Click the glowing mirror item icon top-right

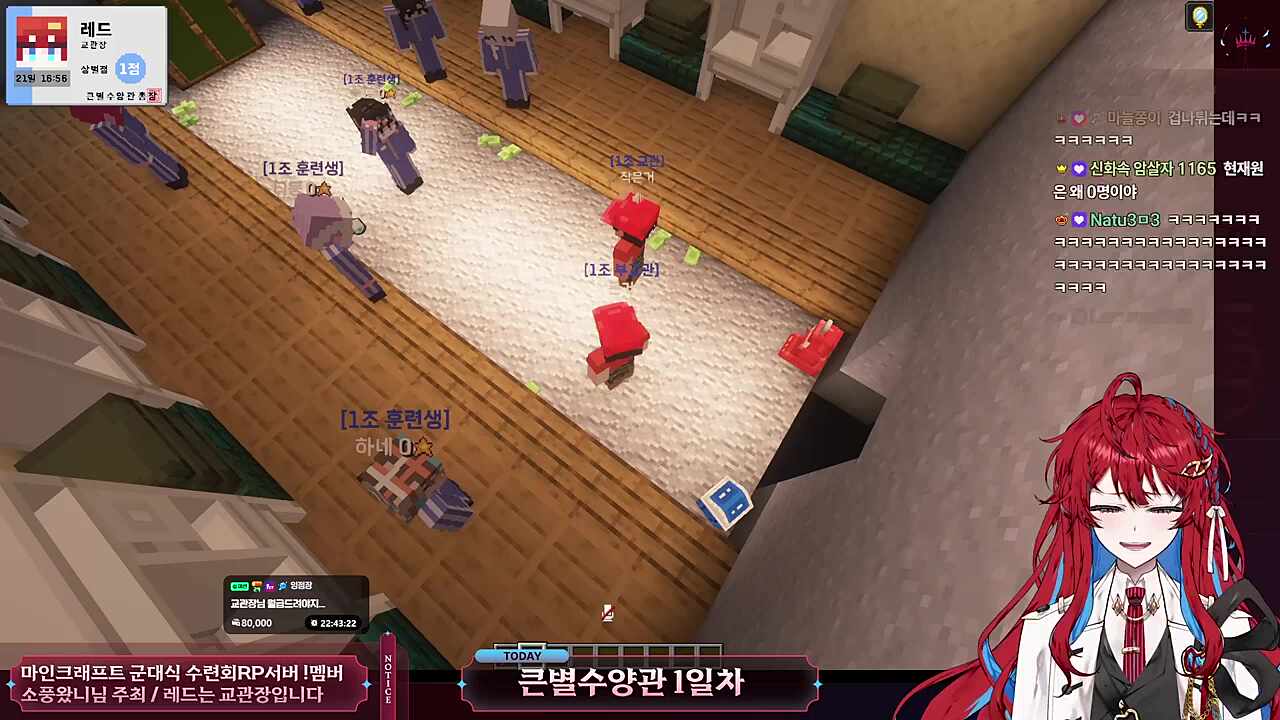[x=1197, y=17]
